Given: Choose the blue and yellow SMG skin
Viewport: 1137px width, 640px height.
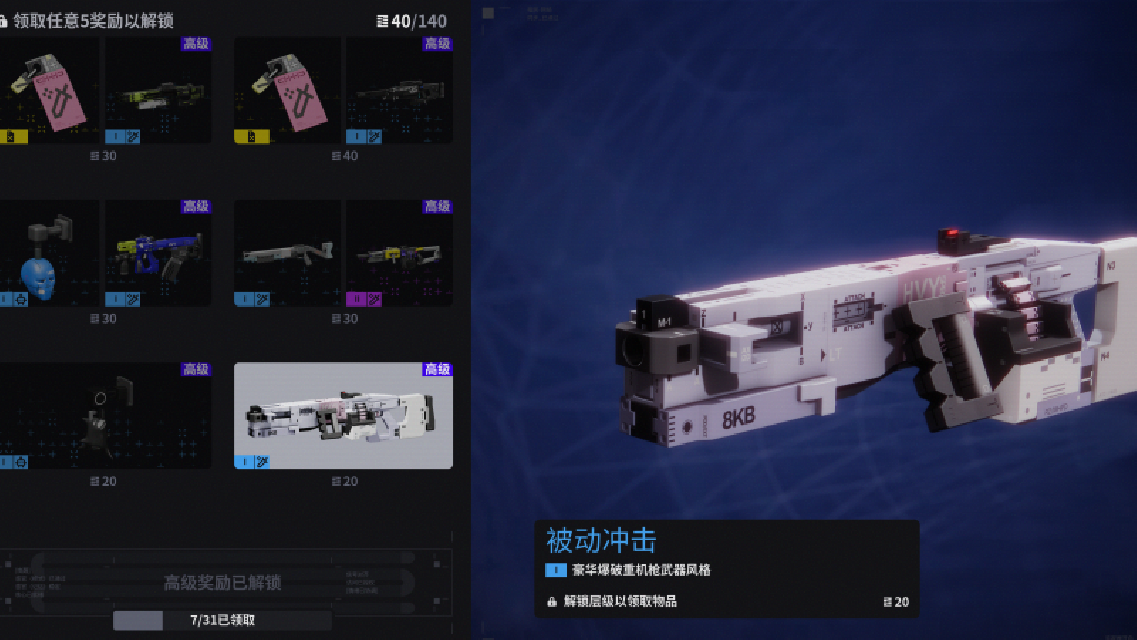Looking at the screenshot, I should 158,253.
